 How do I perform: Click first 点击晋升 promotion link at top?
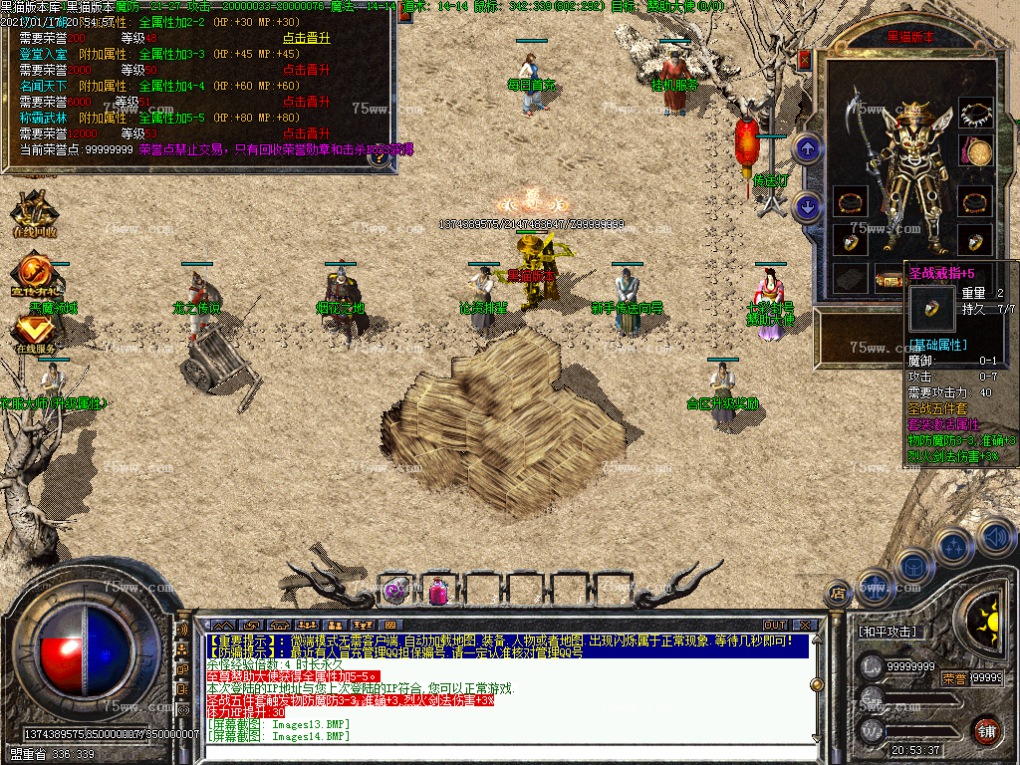point(306,38)
